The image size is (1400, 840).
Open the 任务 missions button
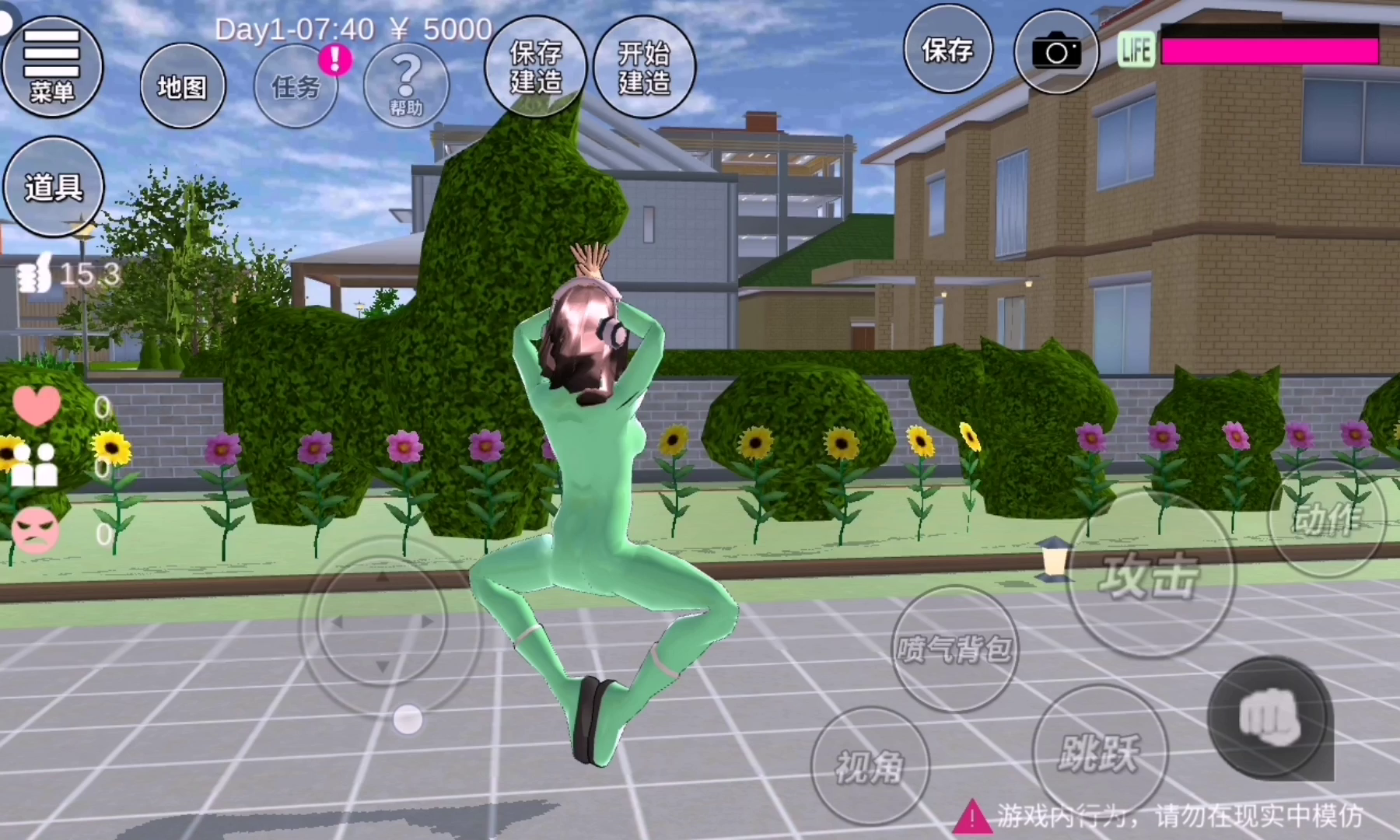(x=296, y=86)
